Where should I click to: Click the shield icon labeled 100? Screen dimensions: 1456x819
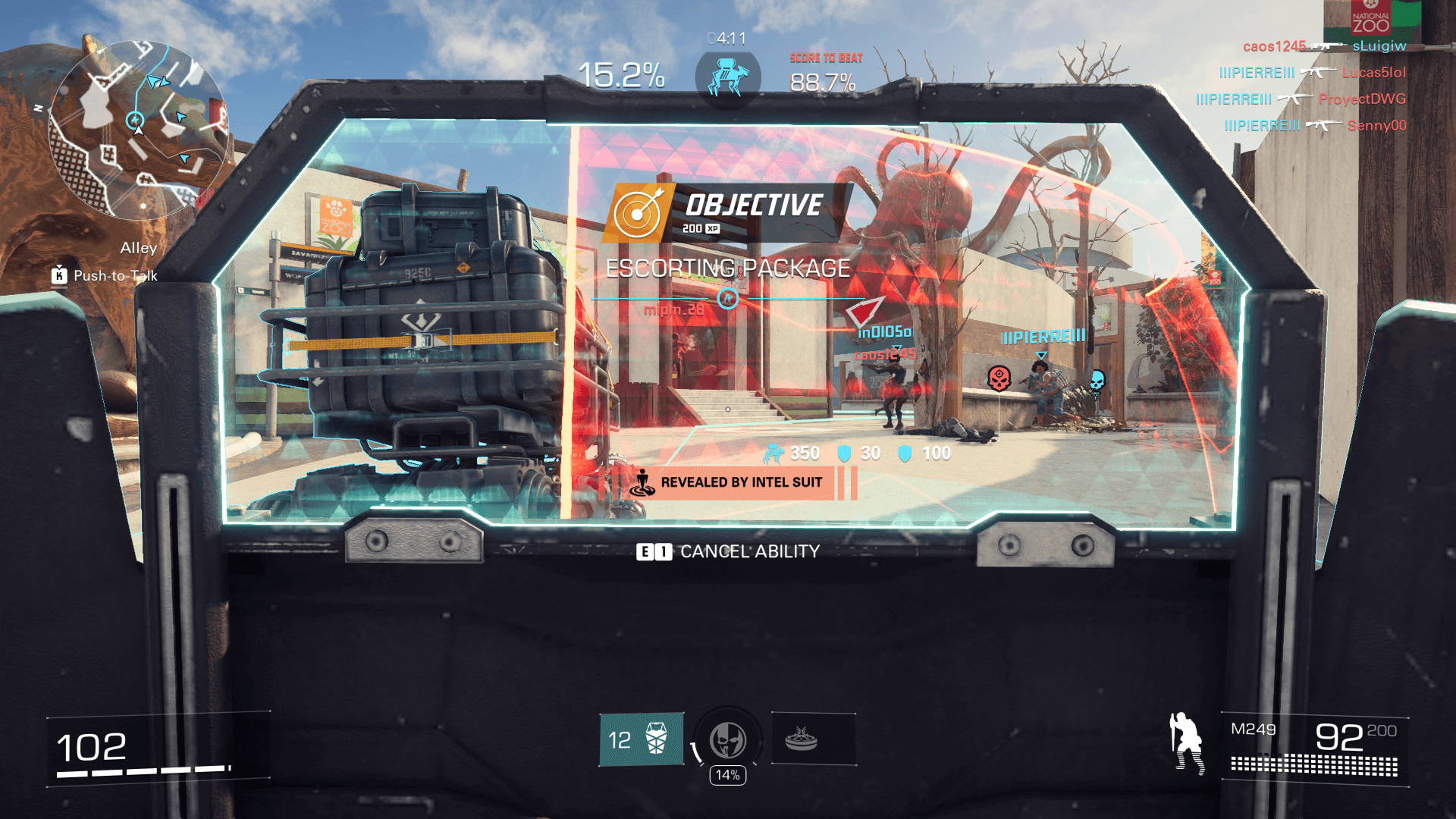(902, 453)
